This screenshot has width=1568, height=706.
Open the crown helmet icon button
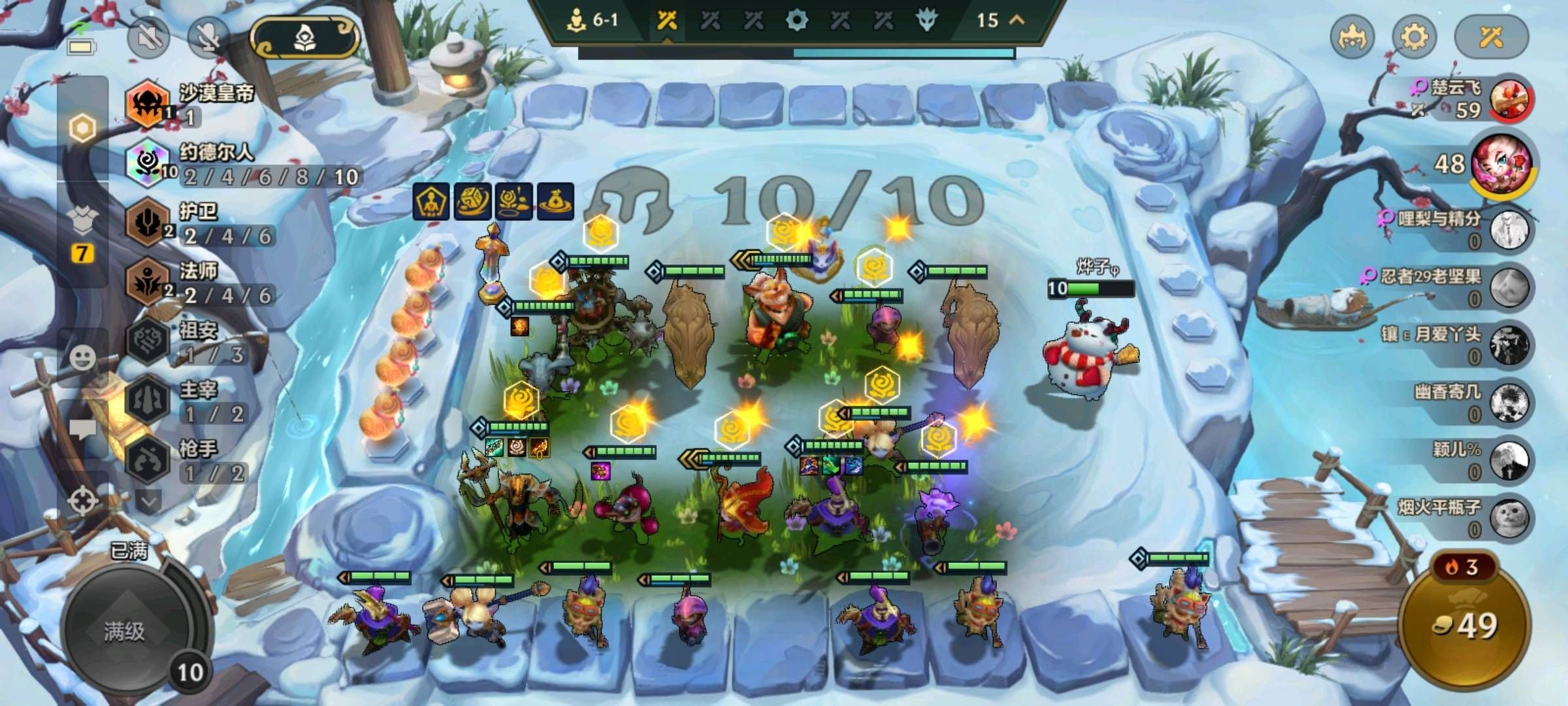[x=1352, y=37]
